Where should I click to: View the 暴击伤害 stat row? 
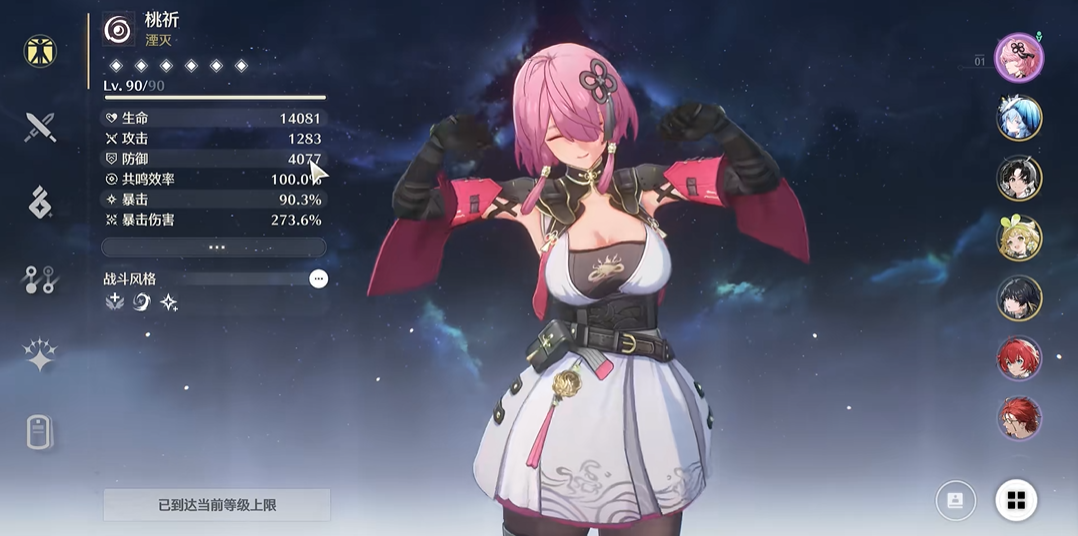(x=215, y=219)
